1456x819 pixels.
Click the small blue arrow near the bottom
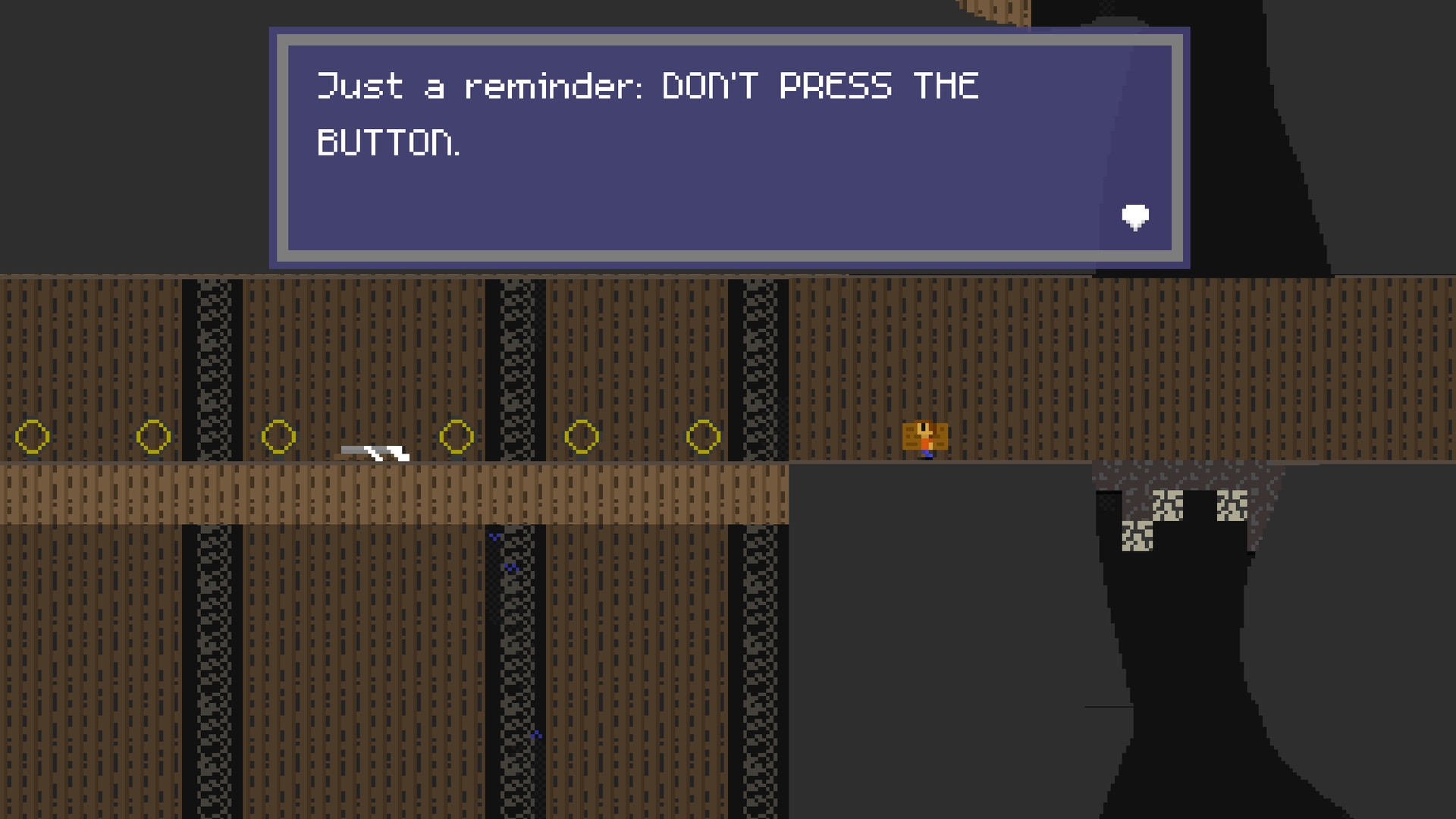click(x=537, y=733)
